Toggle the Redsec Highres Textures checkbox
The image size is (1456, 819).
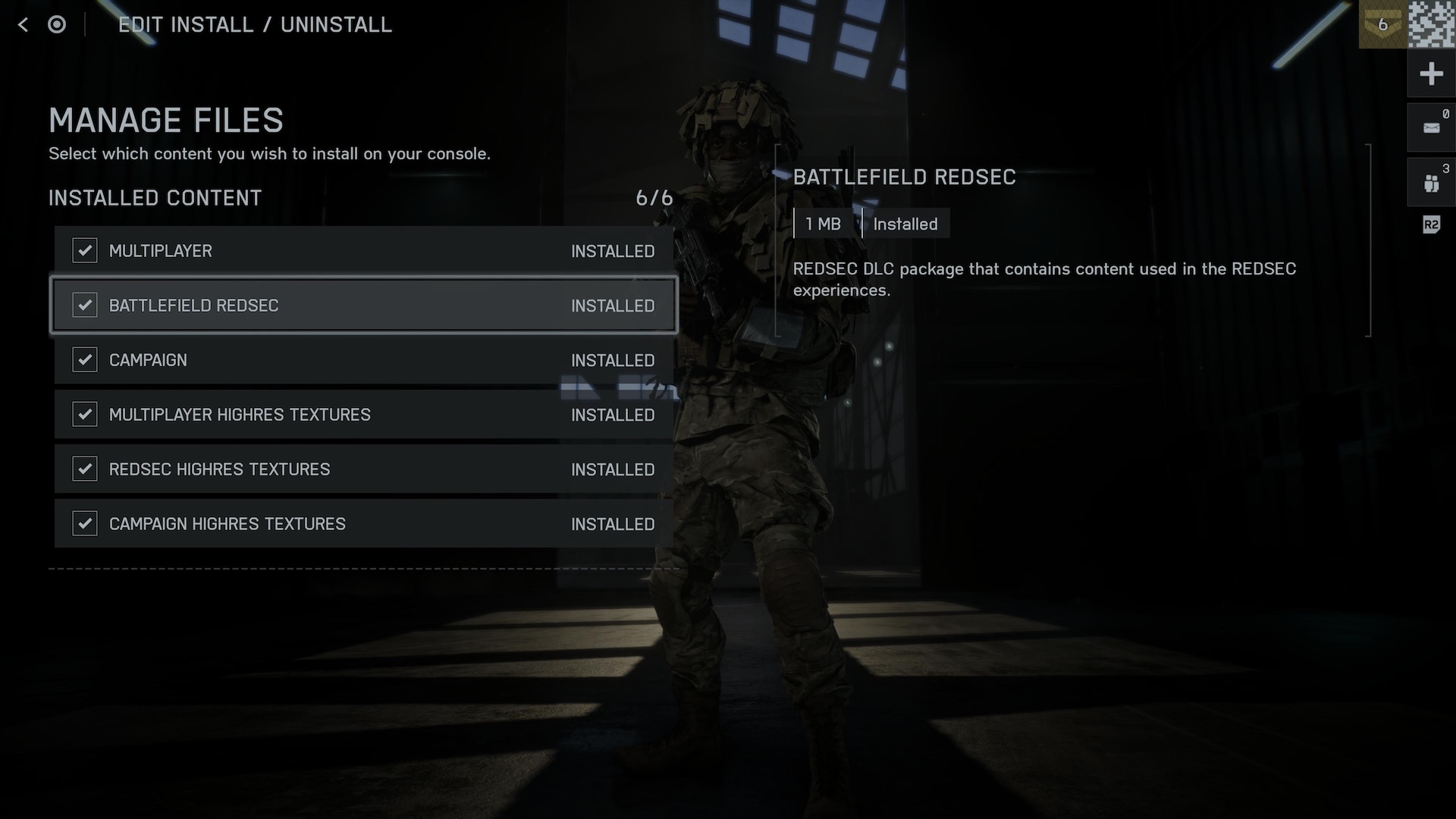(x=84, y=469)
